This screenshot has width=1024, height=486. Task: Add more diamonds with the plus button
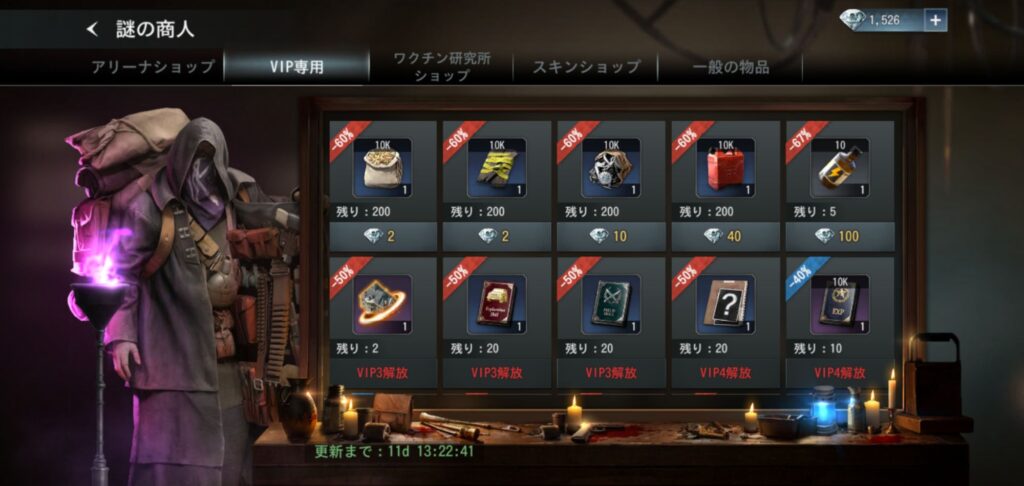click(935, 20)
